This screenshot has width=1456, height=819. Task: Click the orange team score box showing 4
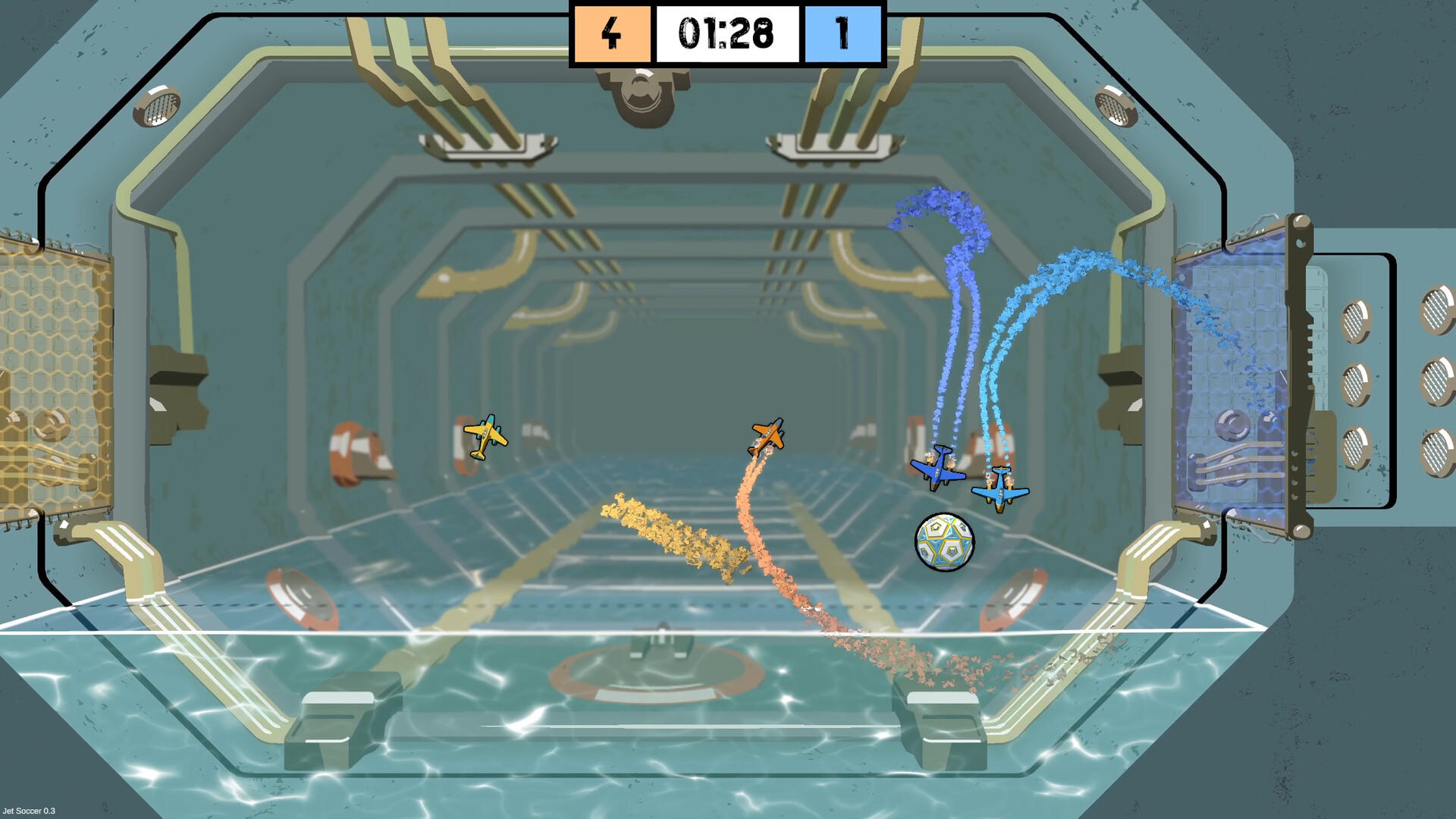click(x=611, y=33)
